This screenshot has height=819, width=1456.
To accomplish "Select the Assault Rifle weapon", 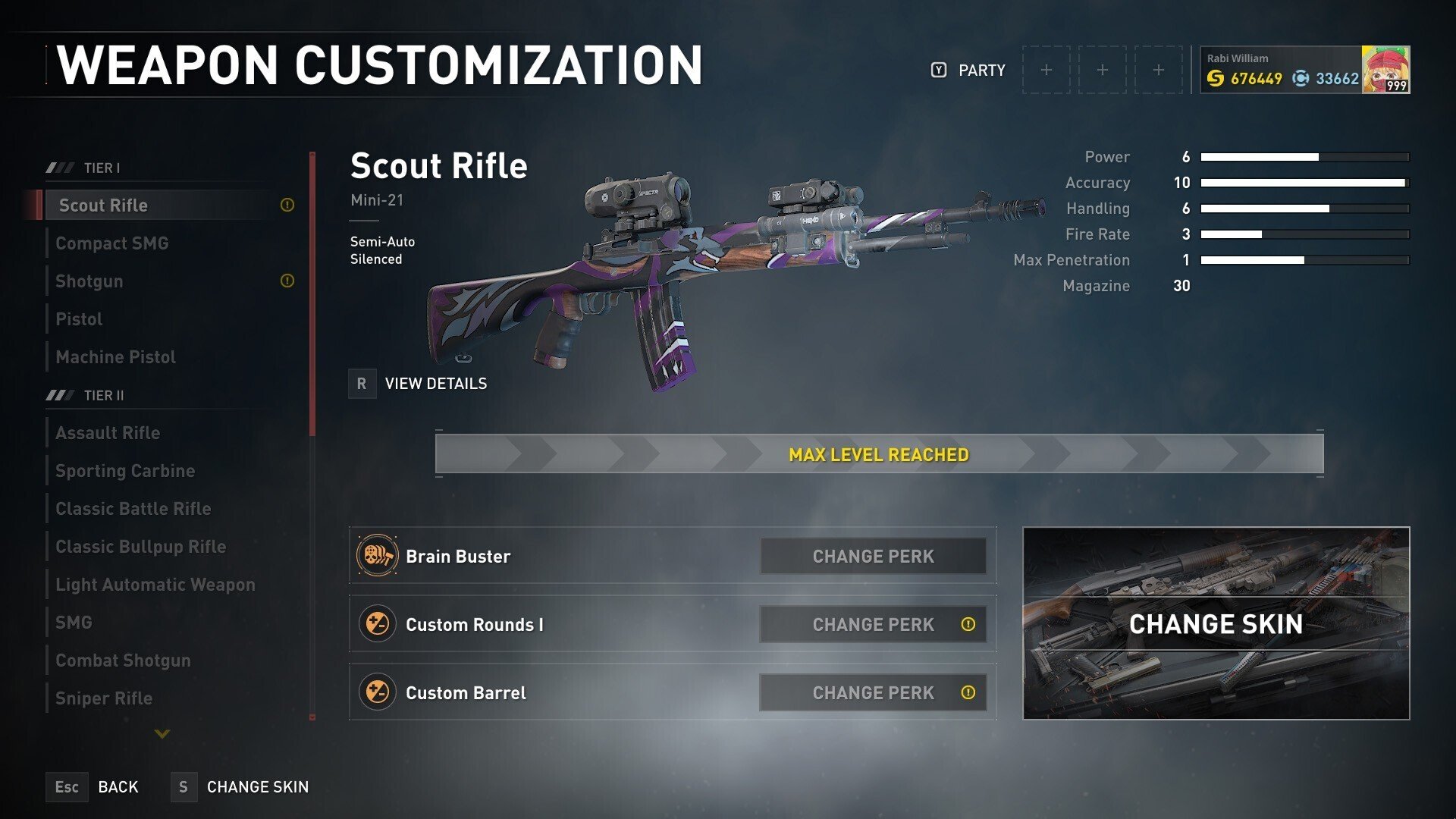I will pyautogui.click(x=108, y=433).
